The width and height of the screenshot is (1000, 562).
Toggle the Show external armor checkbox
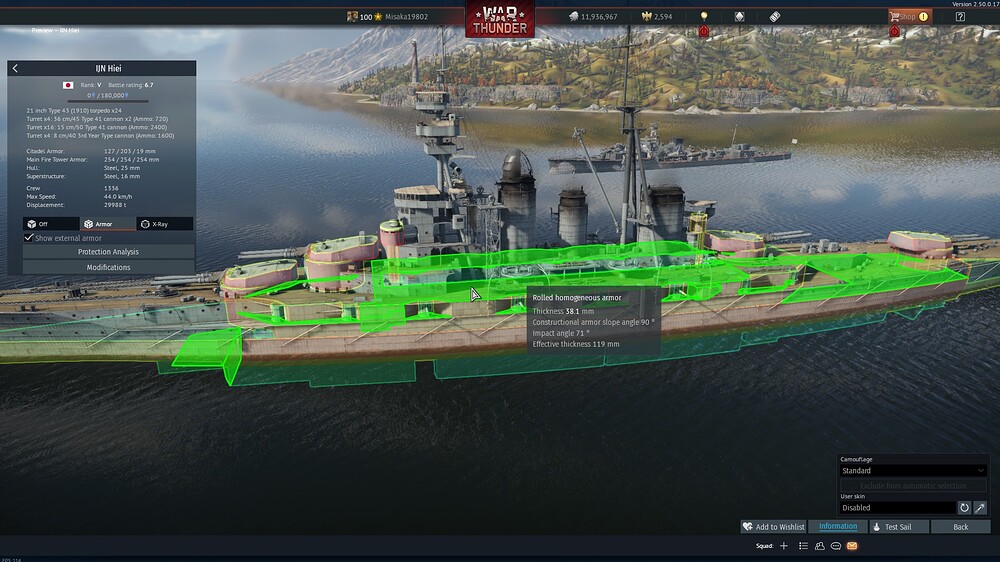click(29, 238)
